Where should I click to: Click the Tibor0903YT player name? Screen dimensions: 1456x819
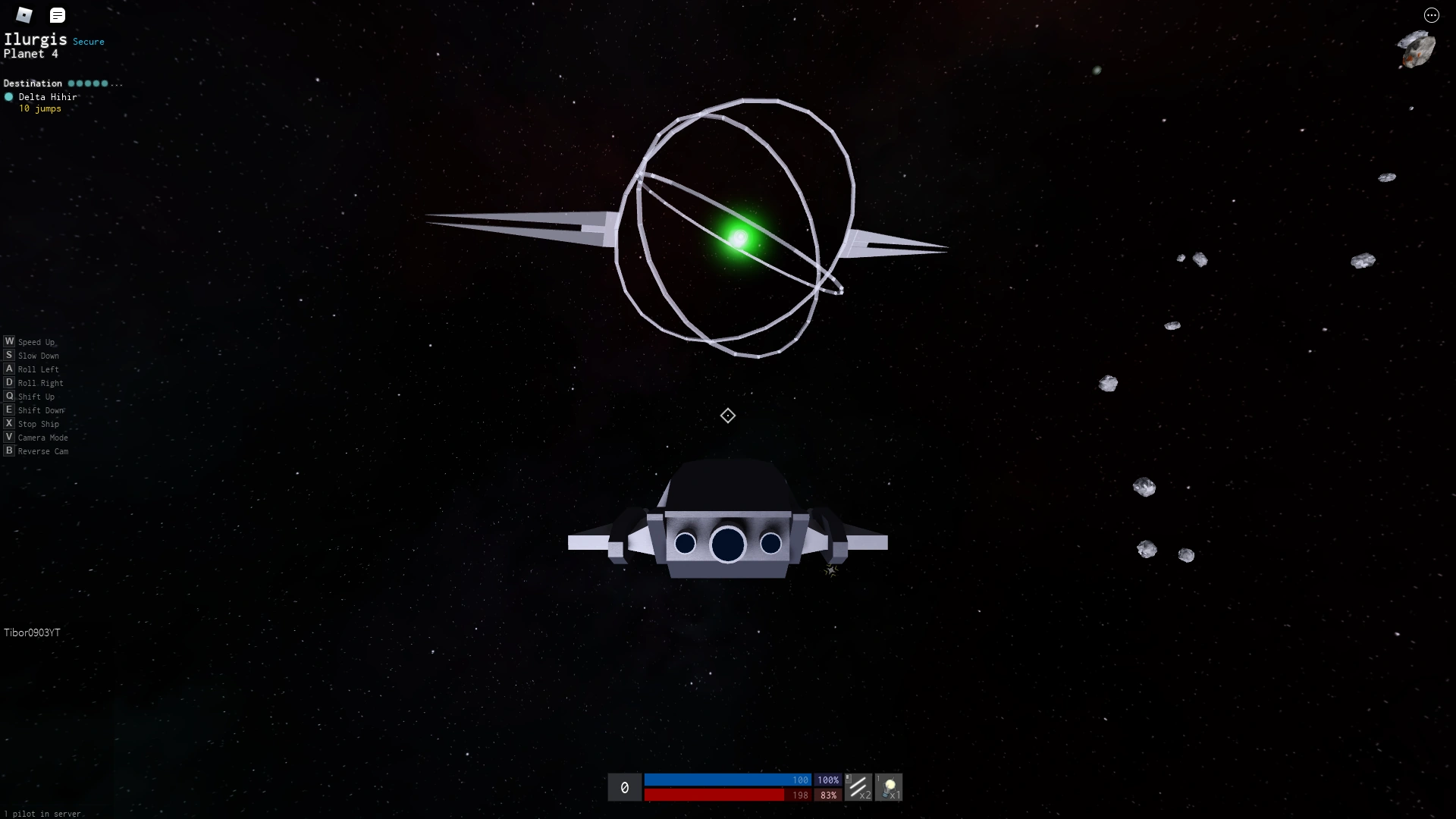click(32, 632)
